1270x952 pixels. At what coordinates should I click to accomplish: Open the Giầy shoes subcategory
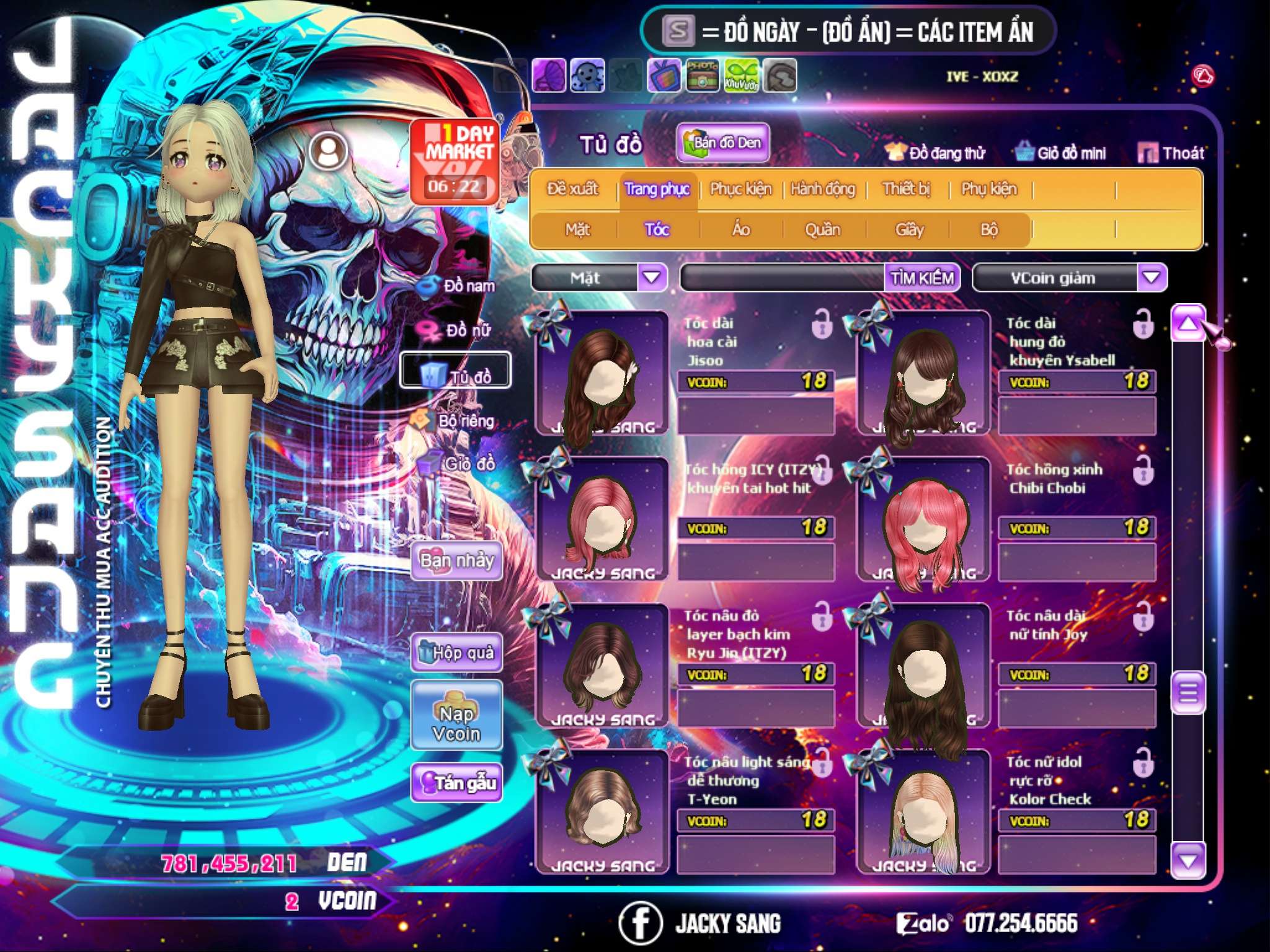[x=909, y=230]
